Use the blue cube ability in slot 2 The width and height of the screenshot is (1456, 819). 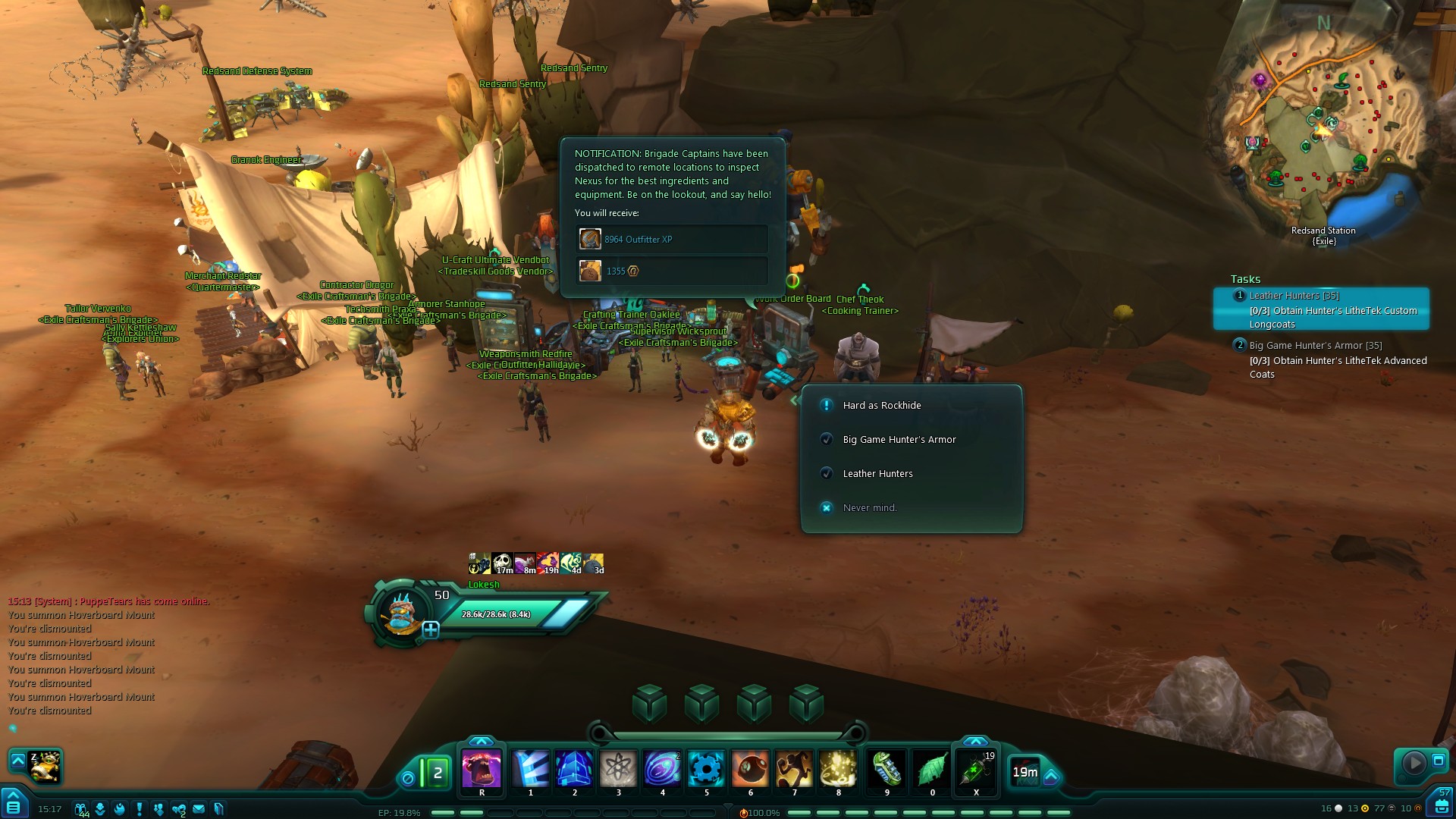point(574,770)
